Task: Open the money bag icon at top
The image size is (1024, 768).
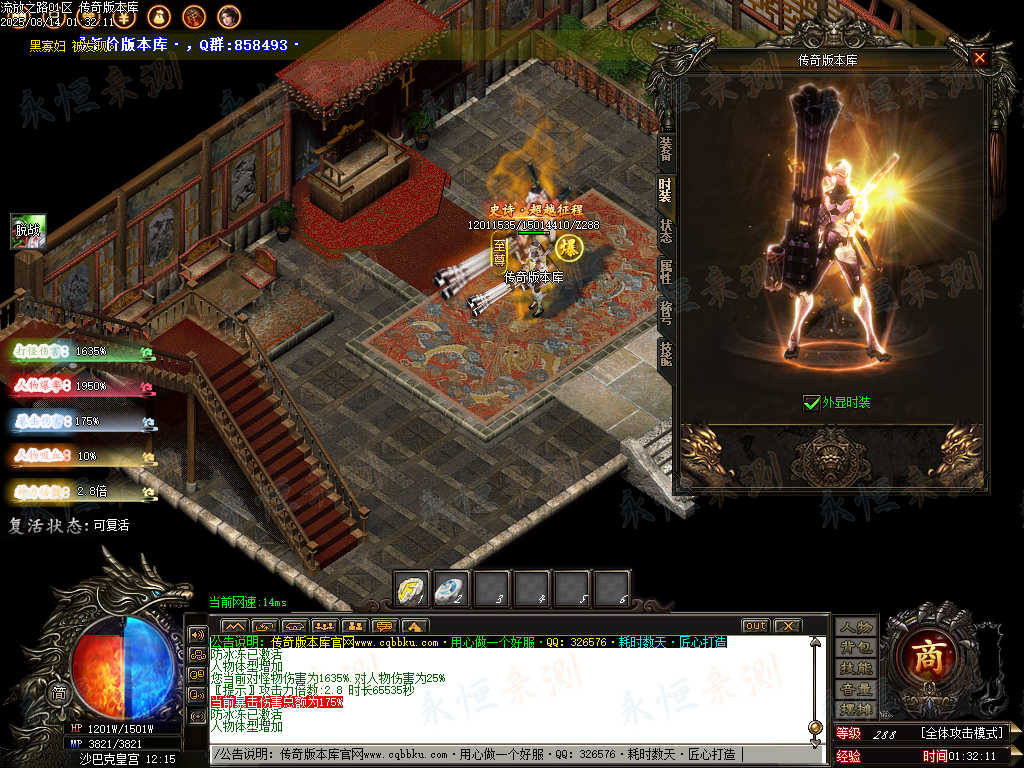Action: (158, 16)
